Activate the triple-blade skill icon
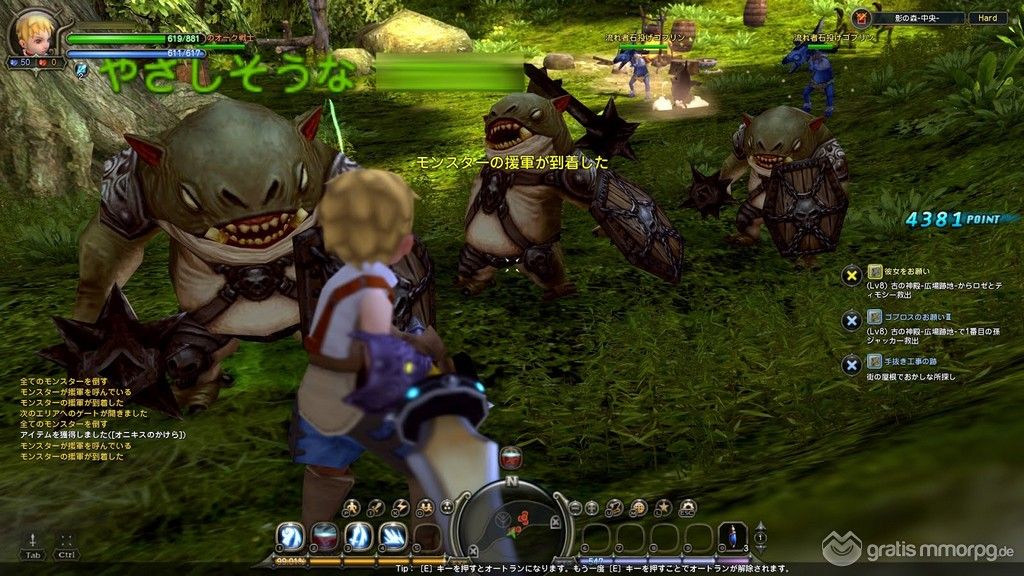 point(392,536)
